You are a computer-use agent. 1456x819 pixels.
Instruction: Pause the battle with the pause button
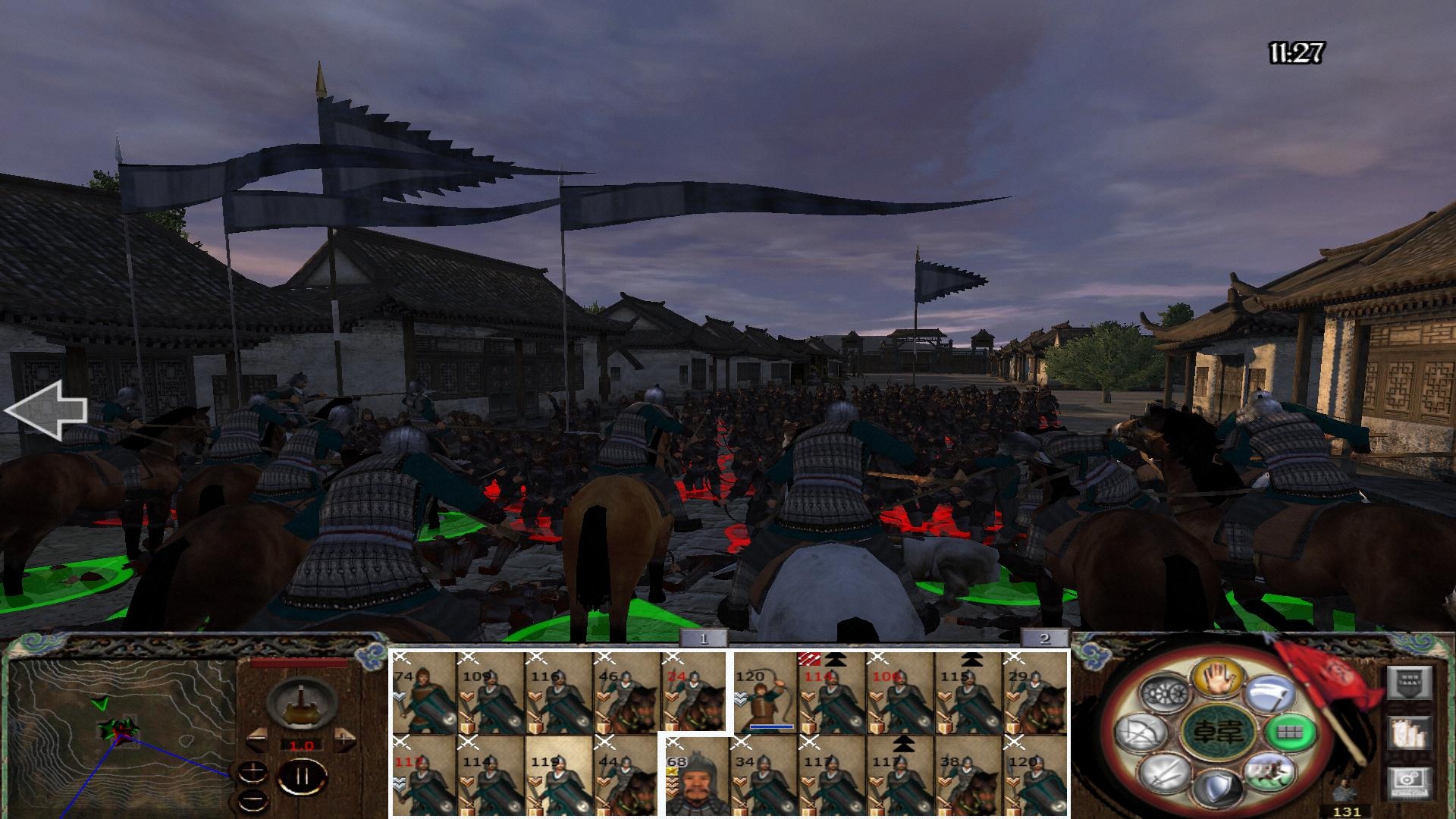coord(302,777)
